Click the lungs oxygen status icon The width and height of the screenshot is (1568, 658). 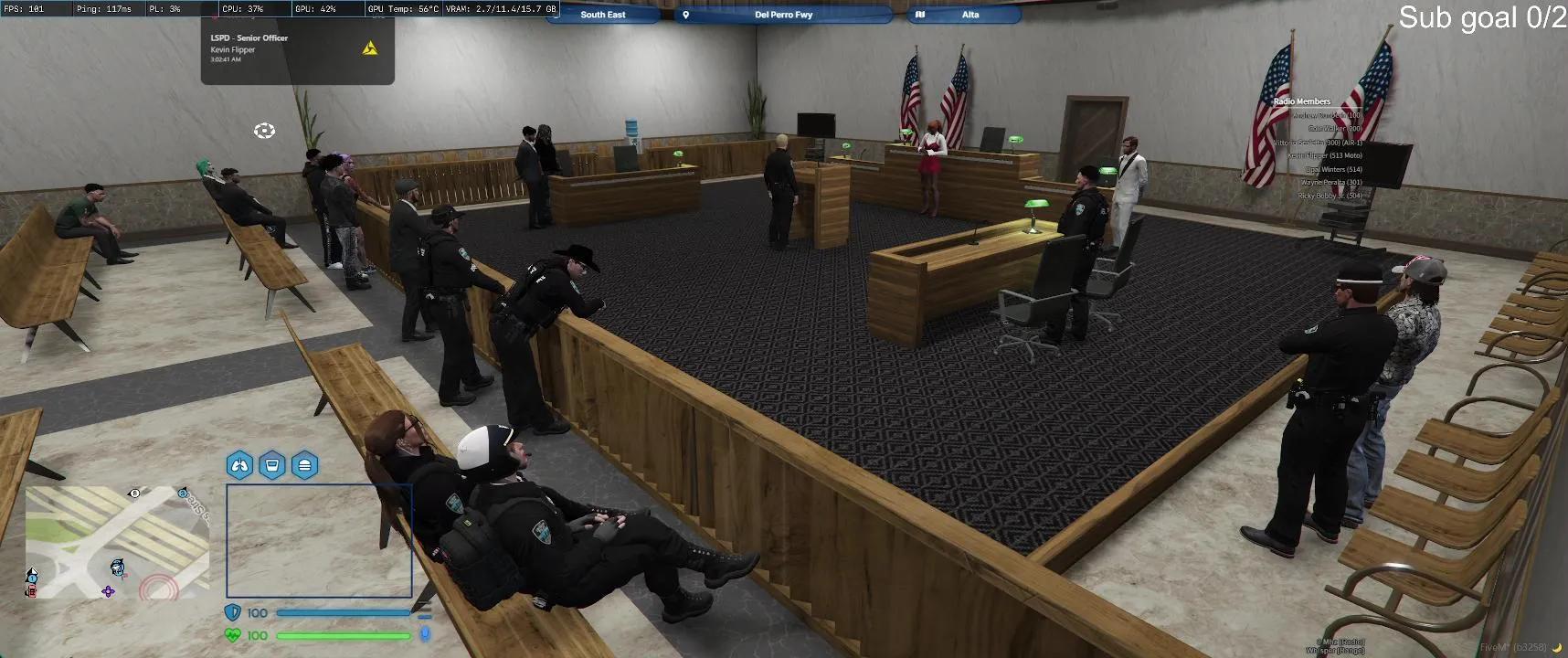239,465
